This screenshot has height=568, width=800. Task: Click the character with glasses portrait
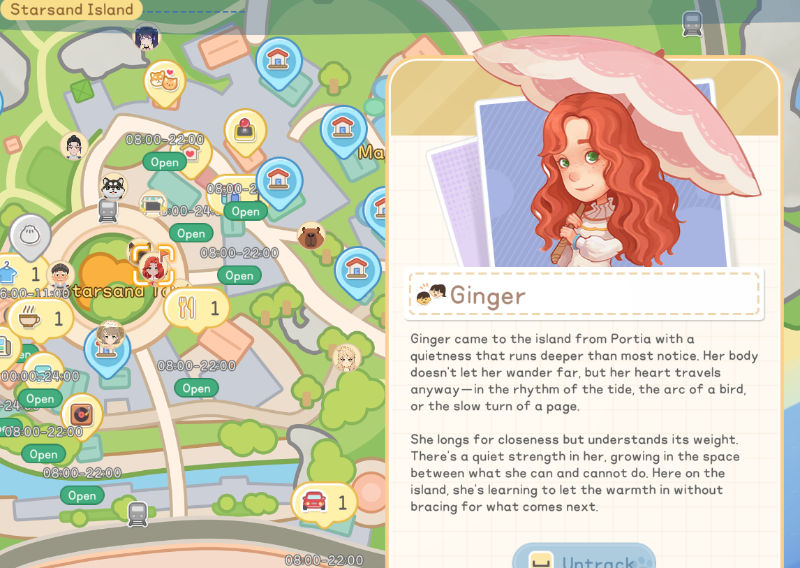tap(73, 147)
